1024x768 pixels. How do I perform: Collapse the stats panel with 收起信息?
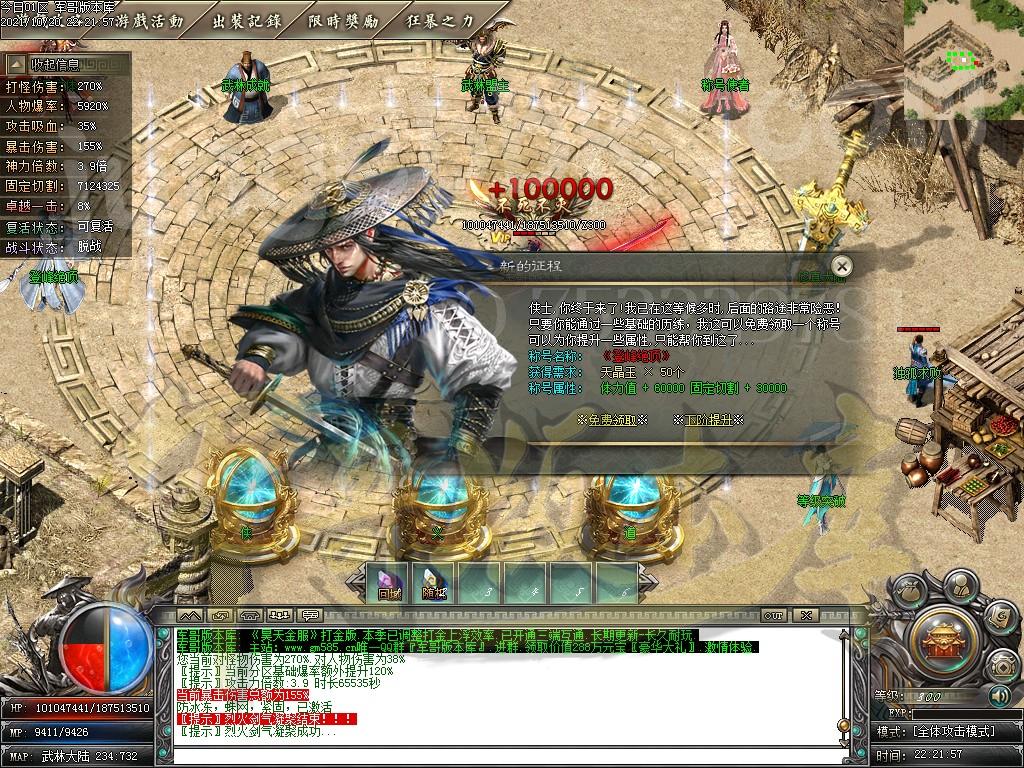[55, 64]
